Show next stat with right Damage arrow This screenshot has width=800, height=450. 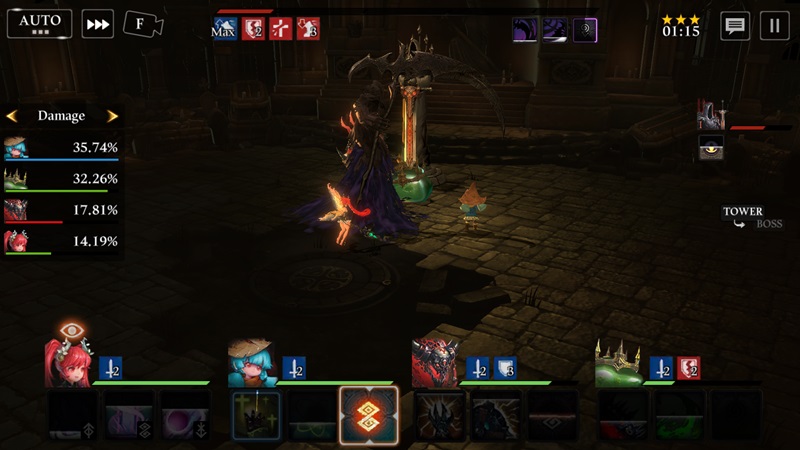coord(112,116)
